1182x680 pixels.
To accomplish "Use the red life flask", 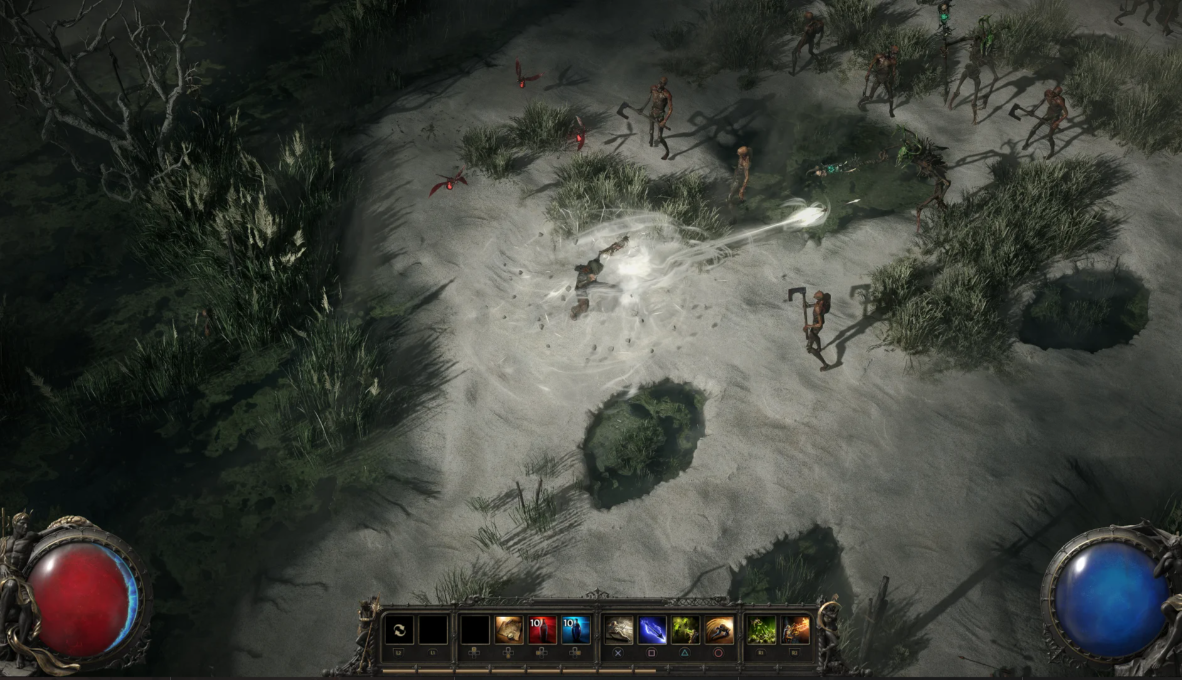I will pos(542,629).
